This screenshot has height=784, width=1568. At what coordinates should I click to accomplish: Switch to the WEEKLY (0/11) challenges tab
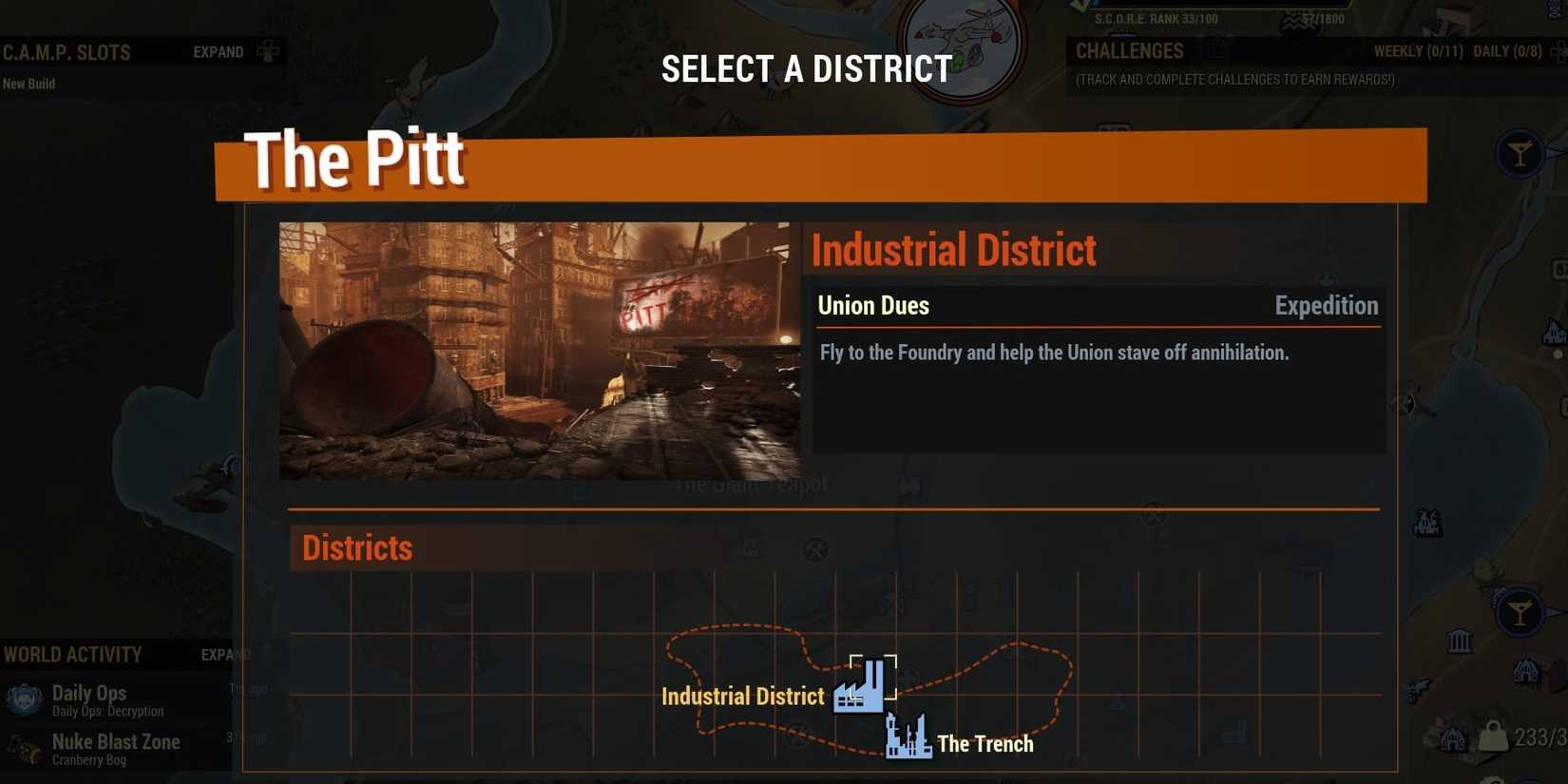[x=1416, y=51]
